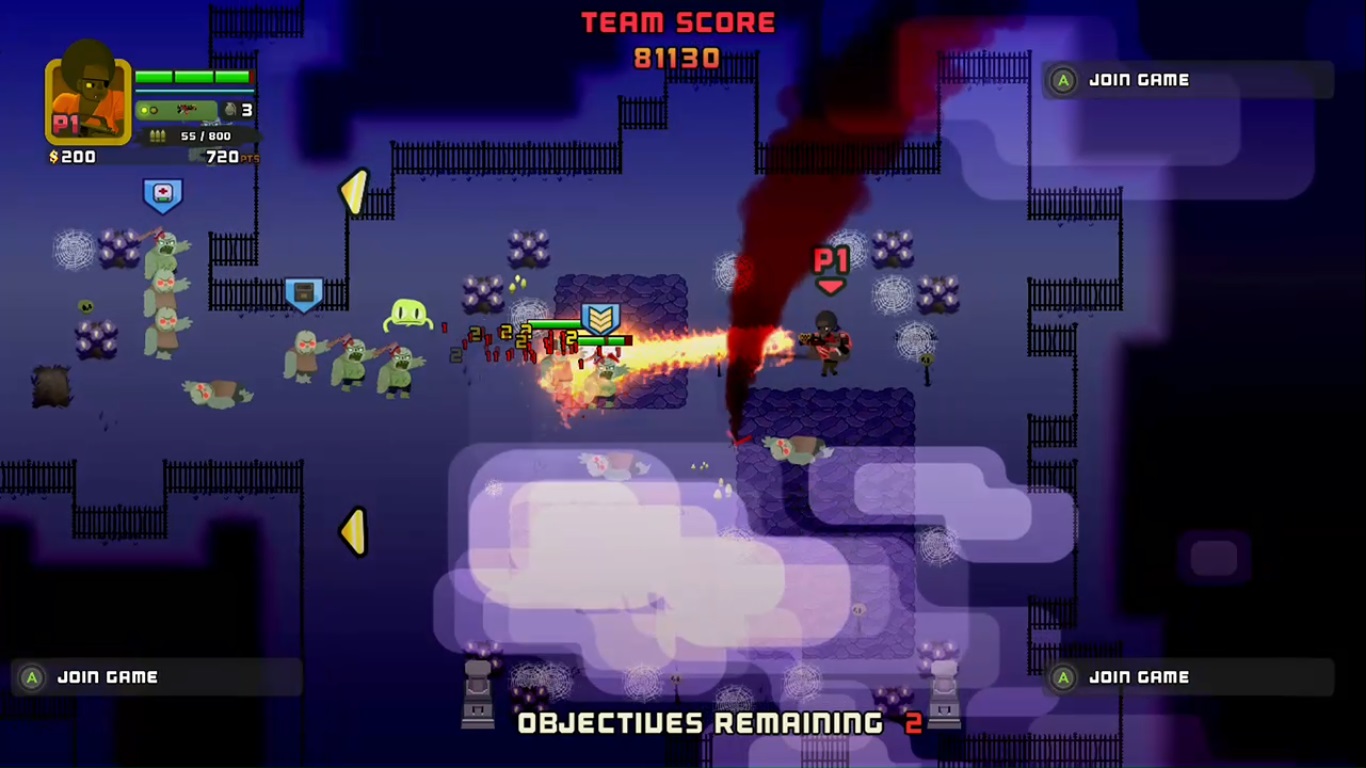Viewport: 1366px width, 768px height.
Task: Select the equipped weapon icon
Action: [x=186, y=110]
